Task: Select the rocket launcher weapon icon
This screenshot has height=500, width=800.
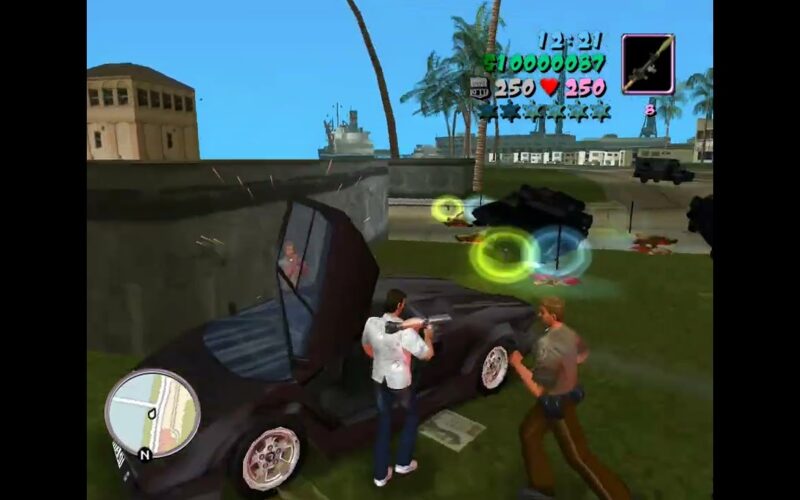Action: (x=648, y=64)
